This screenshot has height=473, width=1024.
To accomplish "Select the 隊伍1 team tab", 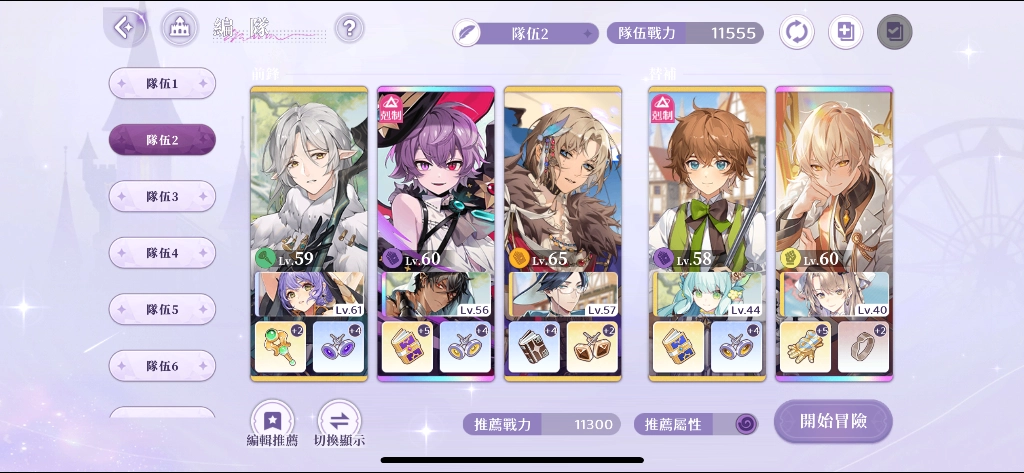I will [x=162, y=83].
